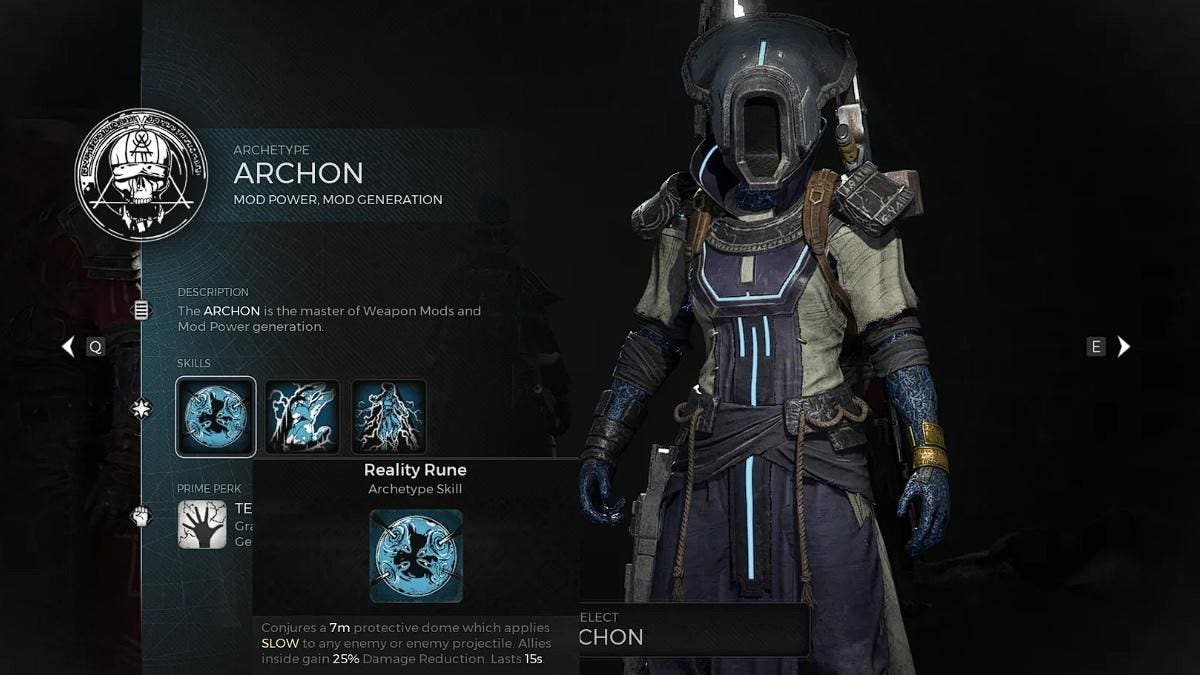Pick the lightning figure skill icon
Screen dimensions: 1200x675
(389, 417)
